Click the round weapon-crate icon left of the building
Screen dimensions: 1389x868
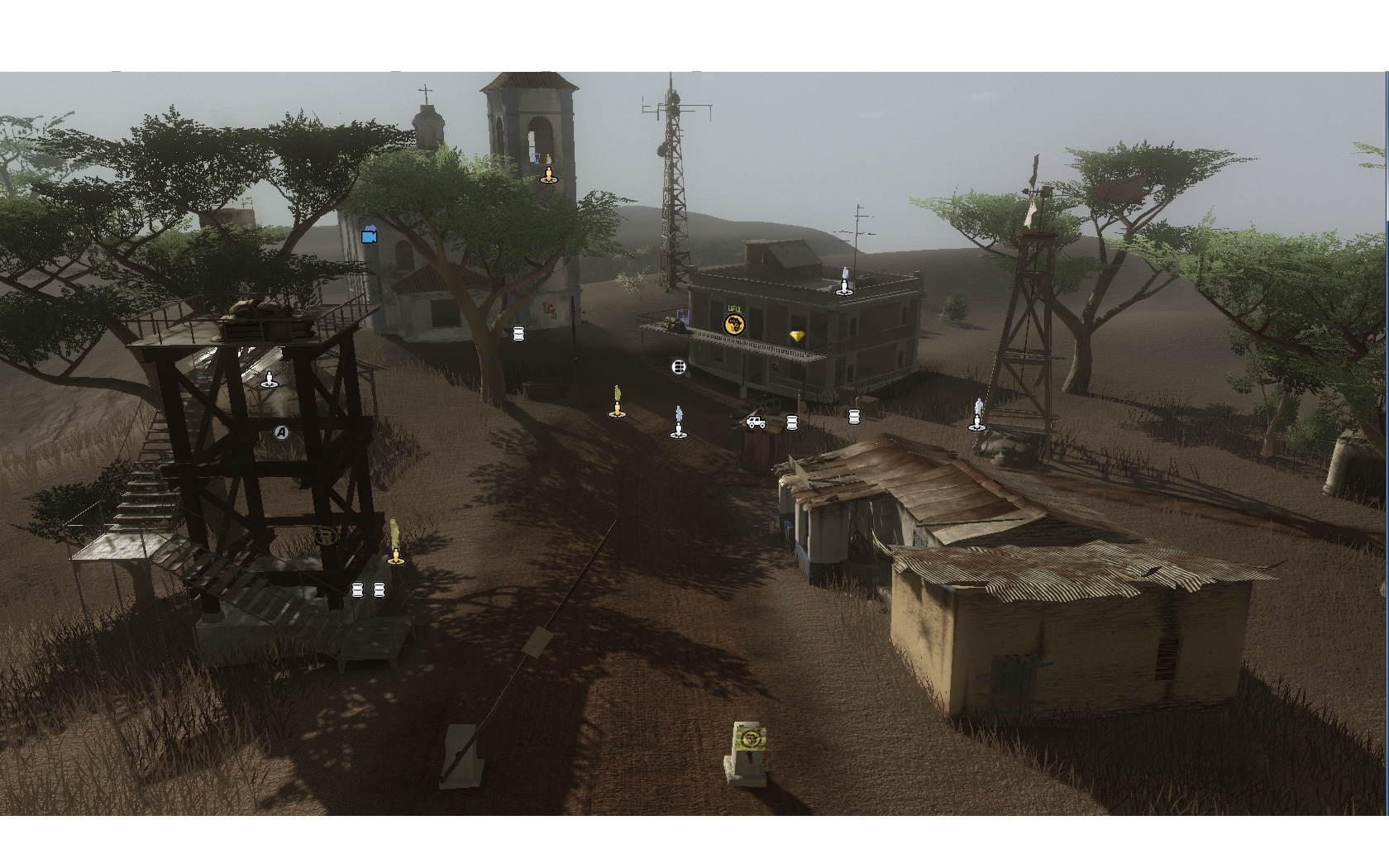pyautogui.click(x=678, y=367)
